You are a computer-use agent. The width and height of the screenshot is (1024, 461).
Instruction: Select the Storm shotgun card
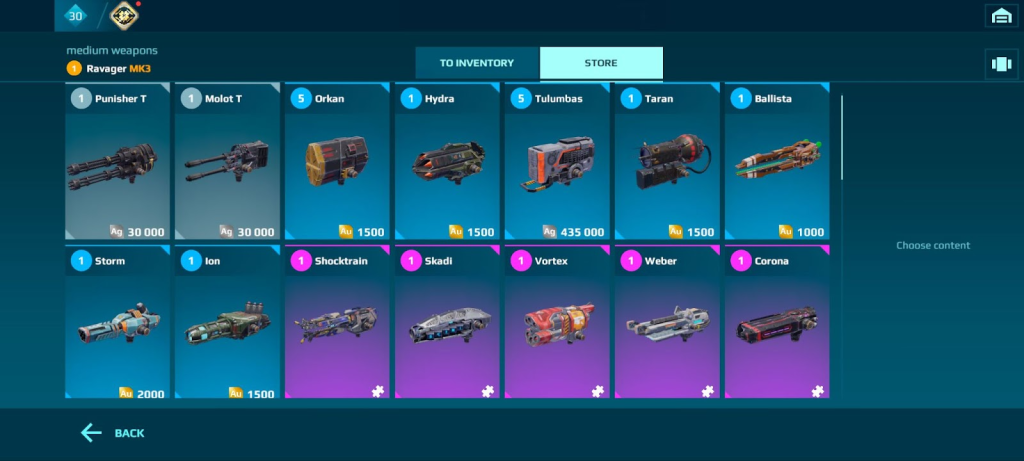pos(117,323)
